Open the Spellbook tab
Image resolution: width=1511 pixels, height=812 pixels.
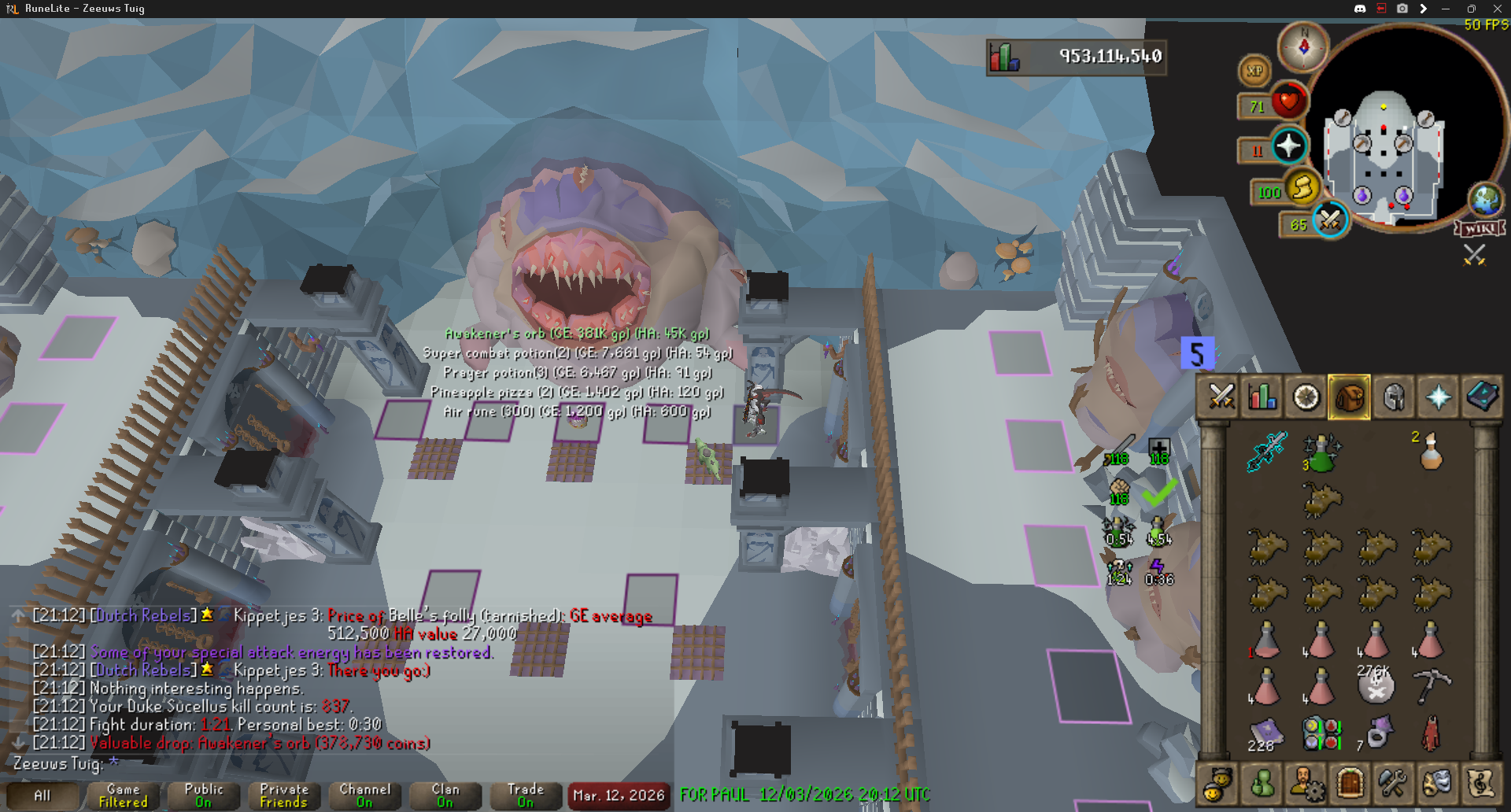(x=1482, y=397)
